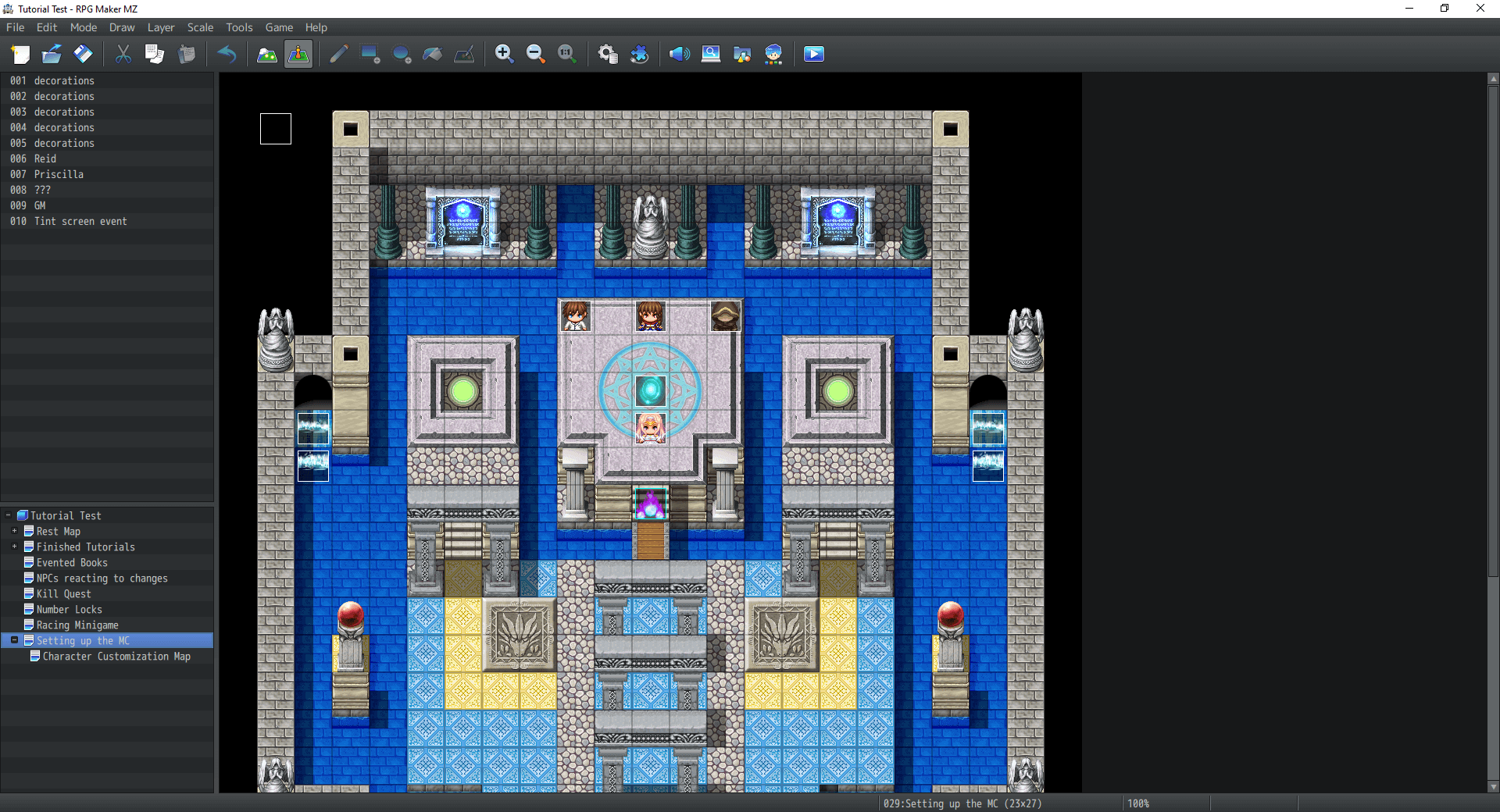Click the Undo arrow toolbar button
Image resolution: width=1500 pixels, height=812 pixels.
point(227,54)
